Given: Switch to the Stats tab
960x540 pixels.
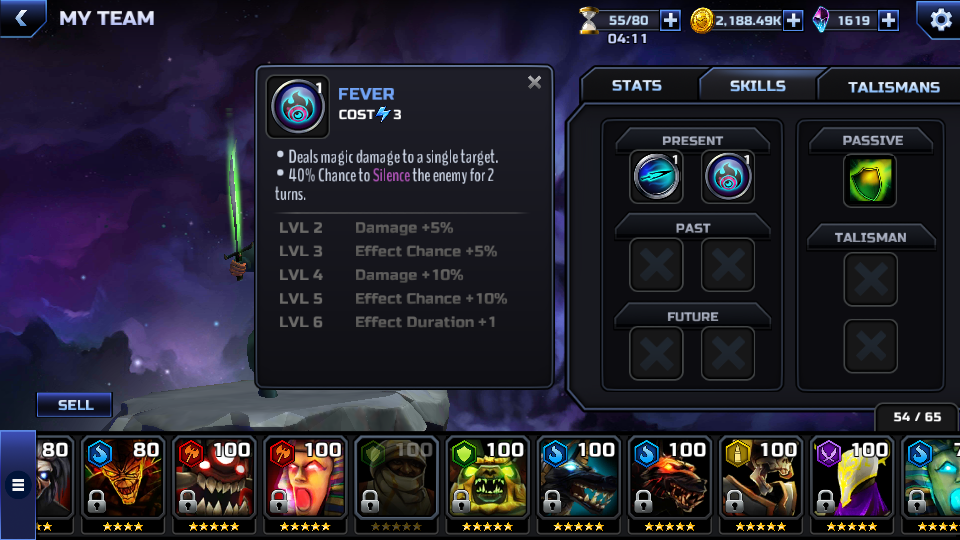Looking at the screenshot, I should (636, 86).
